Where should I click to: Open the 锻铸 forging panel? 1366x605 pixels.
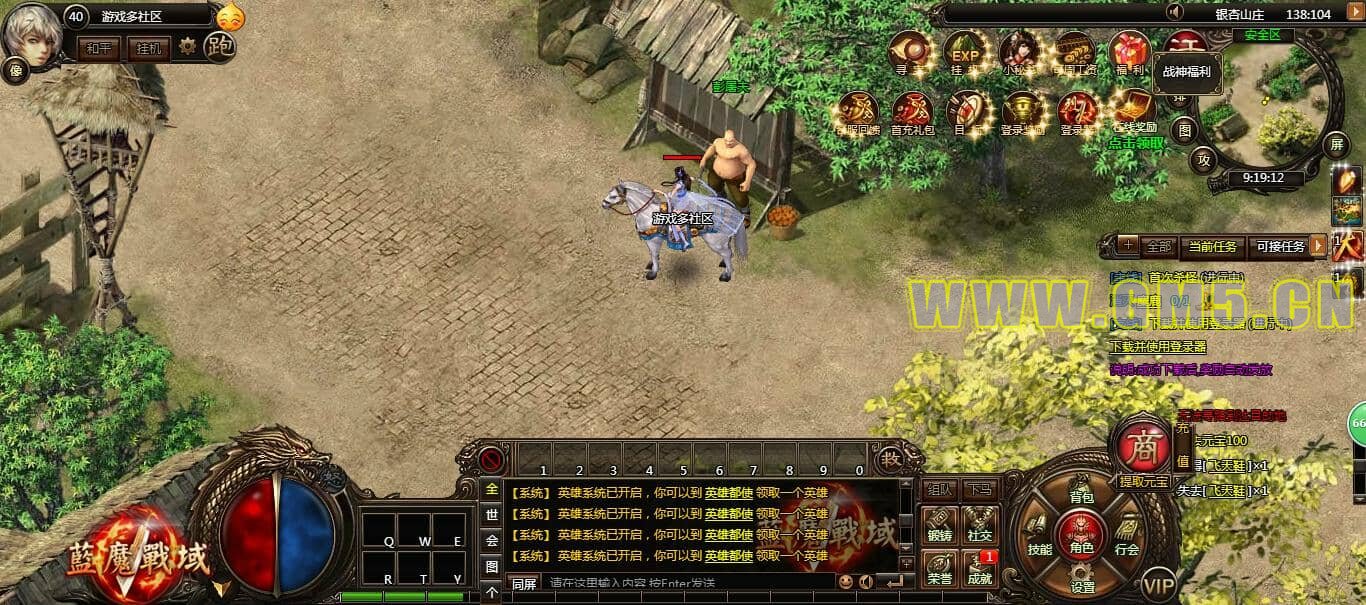click(939, 523)
